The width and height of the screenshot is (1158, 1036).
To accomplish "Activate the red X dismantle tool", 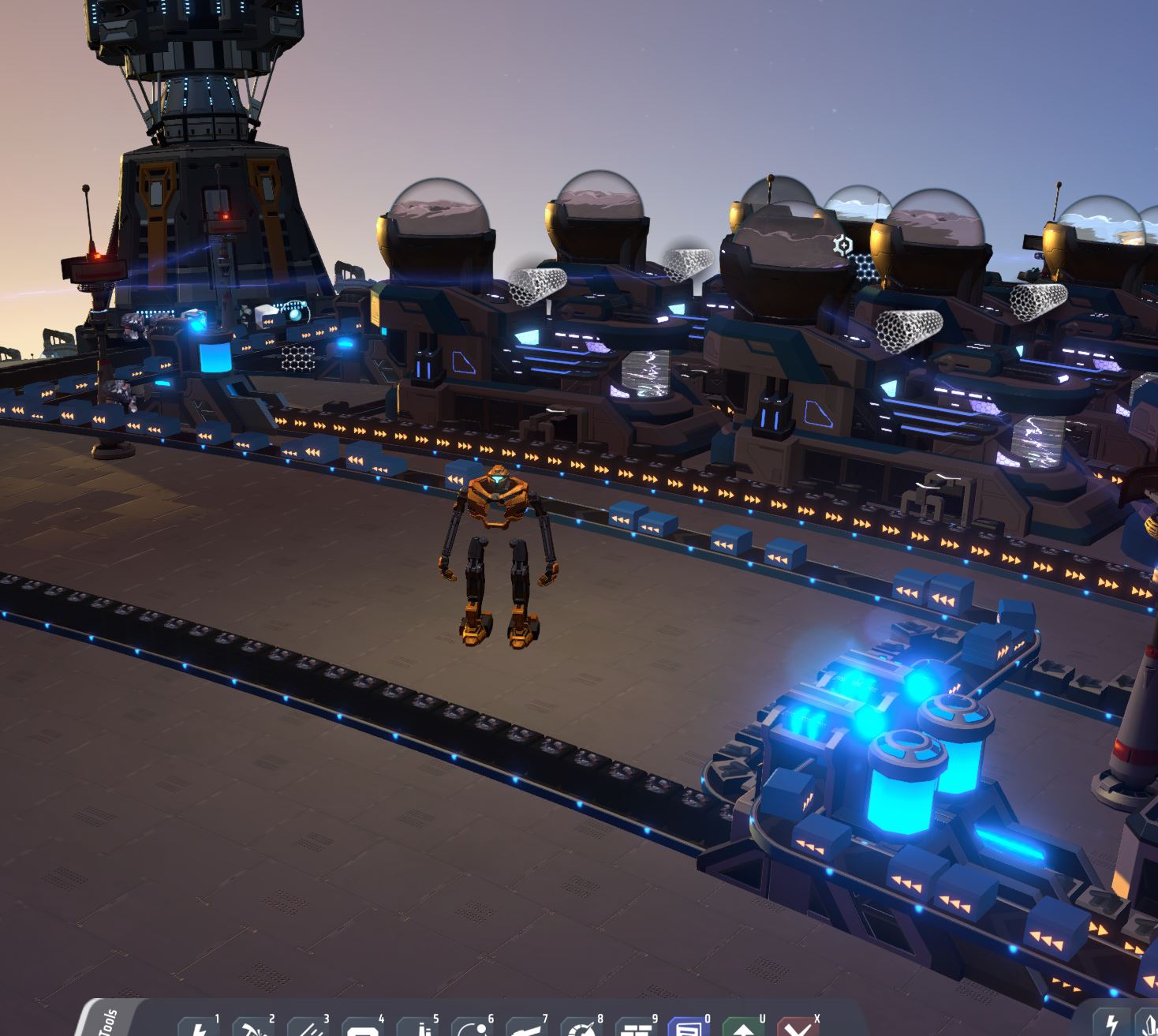I will tap(798, 1027).
